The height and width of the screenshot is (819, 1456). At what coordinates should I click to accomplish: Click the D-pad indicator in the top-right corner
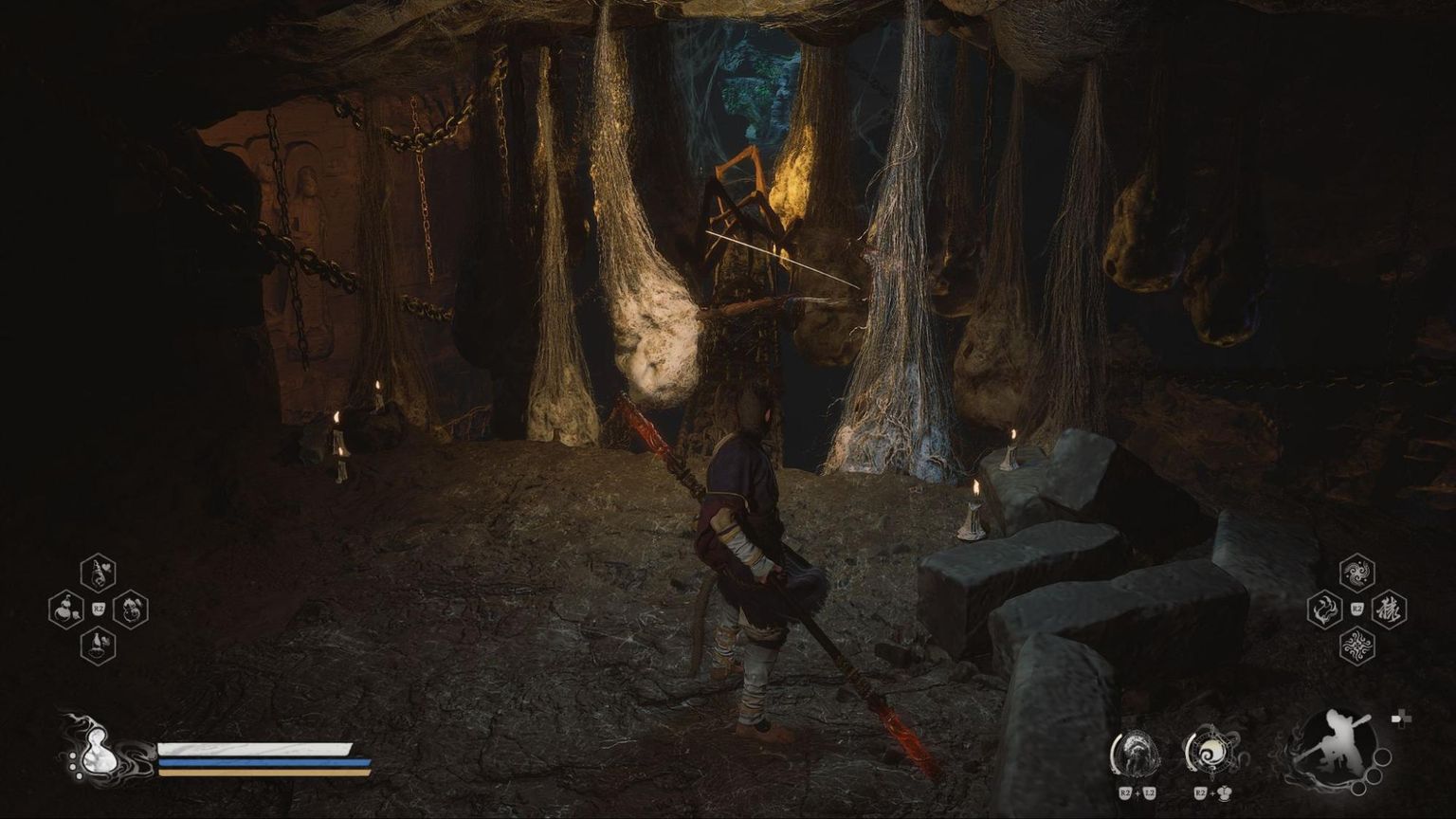click(1401, 720)
